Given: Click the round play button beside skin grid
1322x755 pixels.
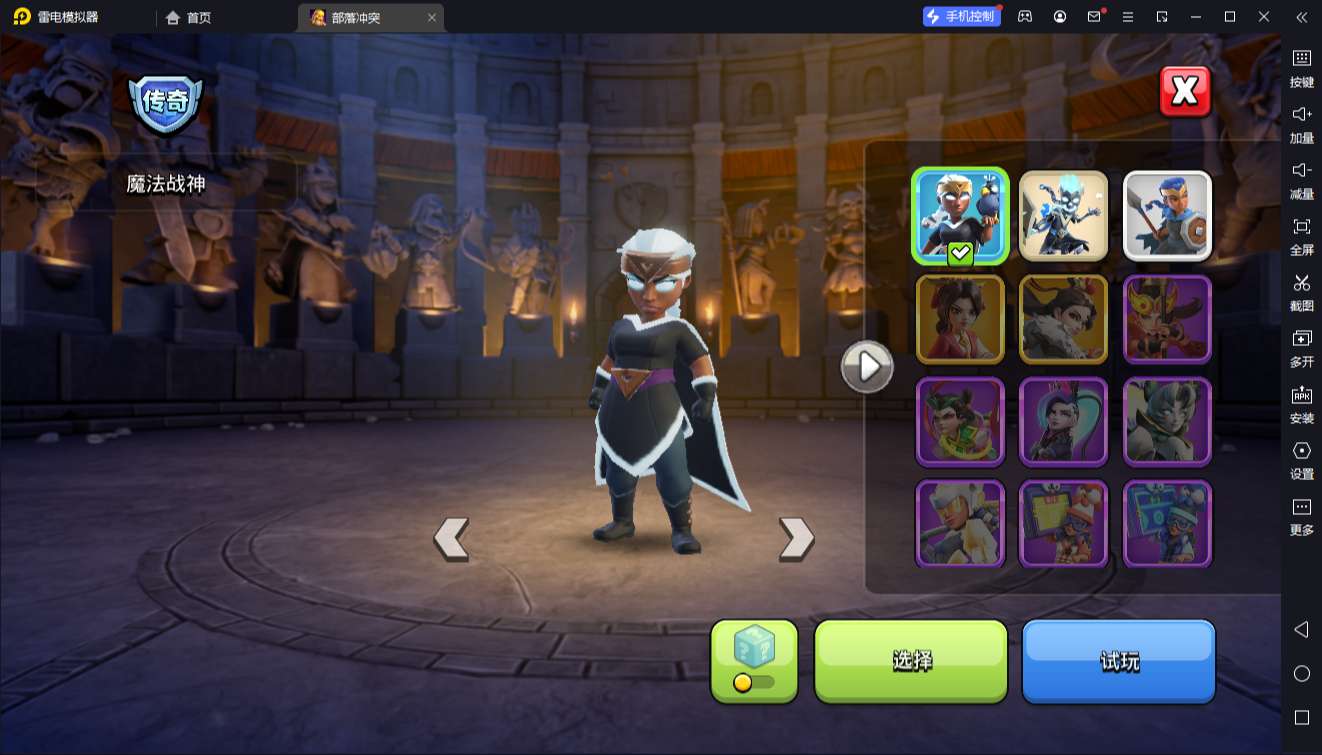Looking at the screenshot, I should tap(866, 367).
